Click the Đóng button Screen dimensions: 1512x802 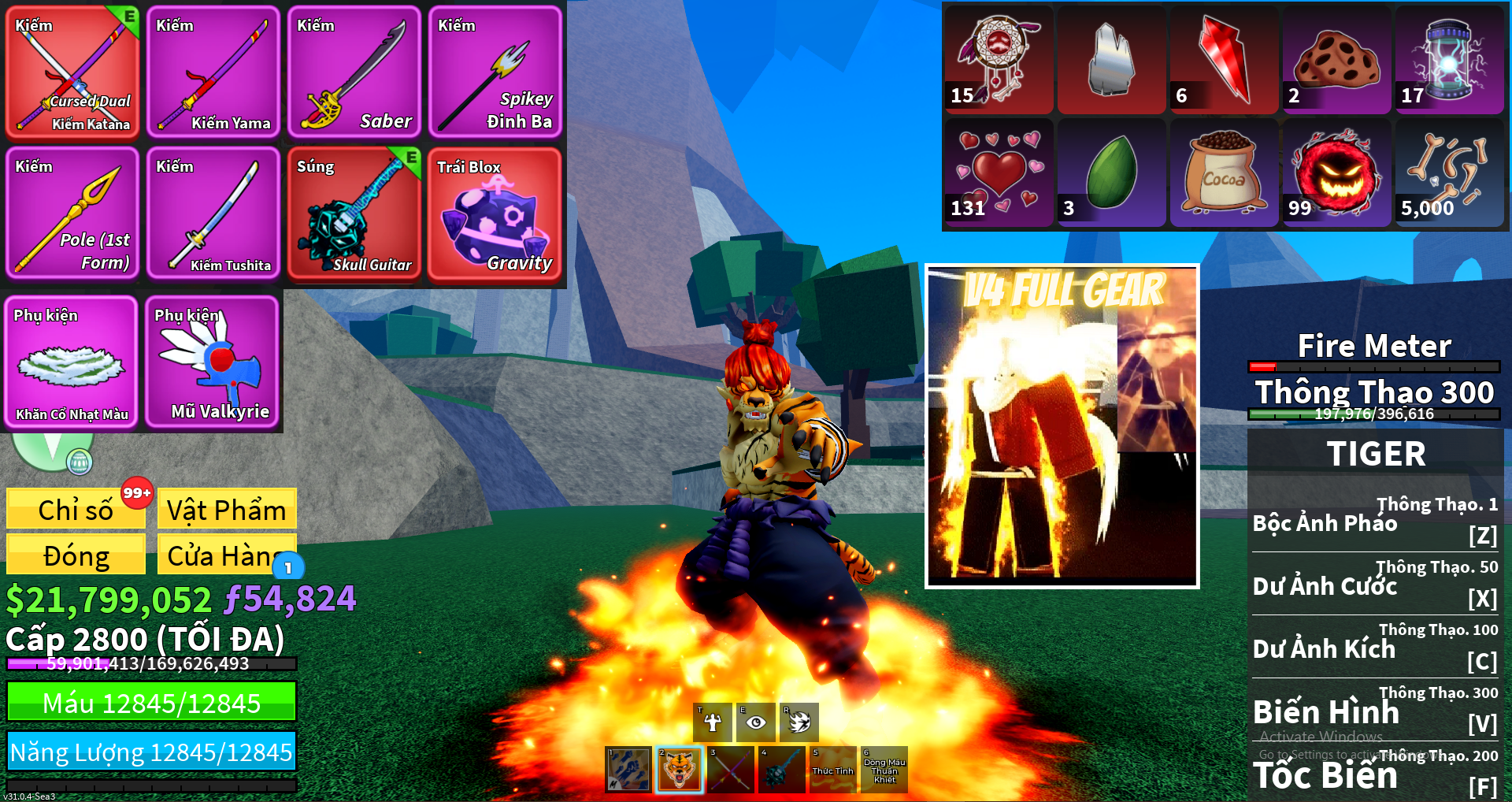(x=76, y=555)
